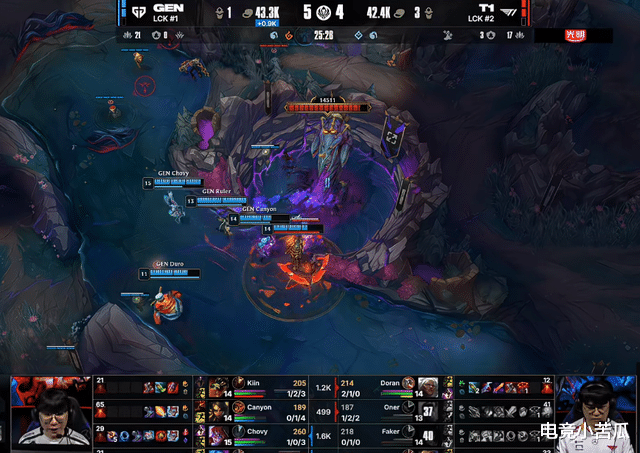The image size is (640, 453).
Task: Select Chovy's champion portrait in scoreboard
Action: 216,437
